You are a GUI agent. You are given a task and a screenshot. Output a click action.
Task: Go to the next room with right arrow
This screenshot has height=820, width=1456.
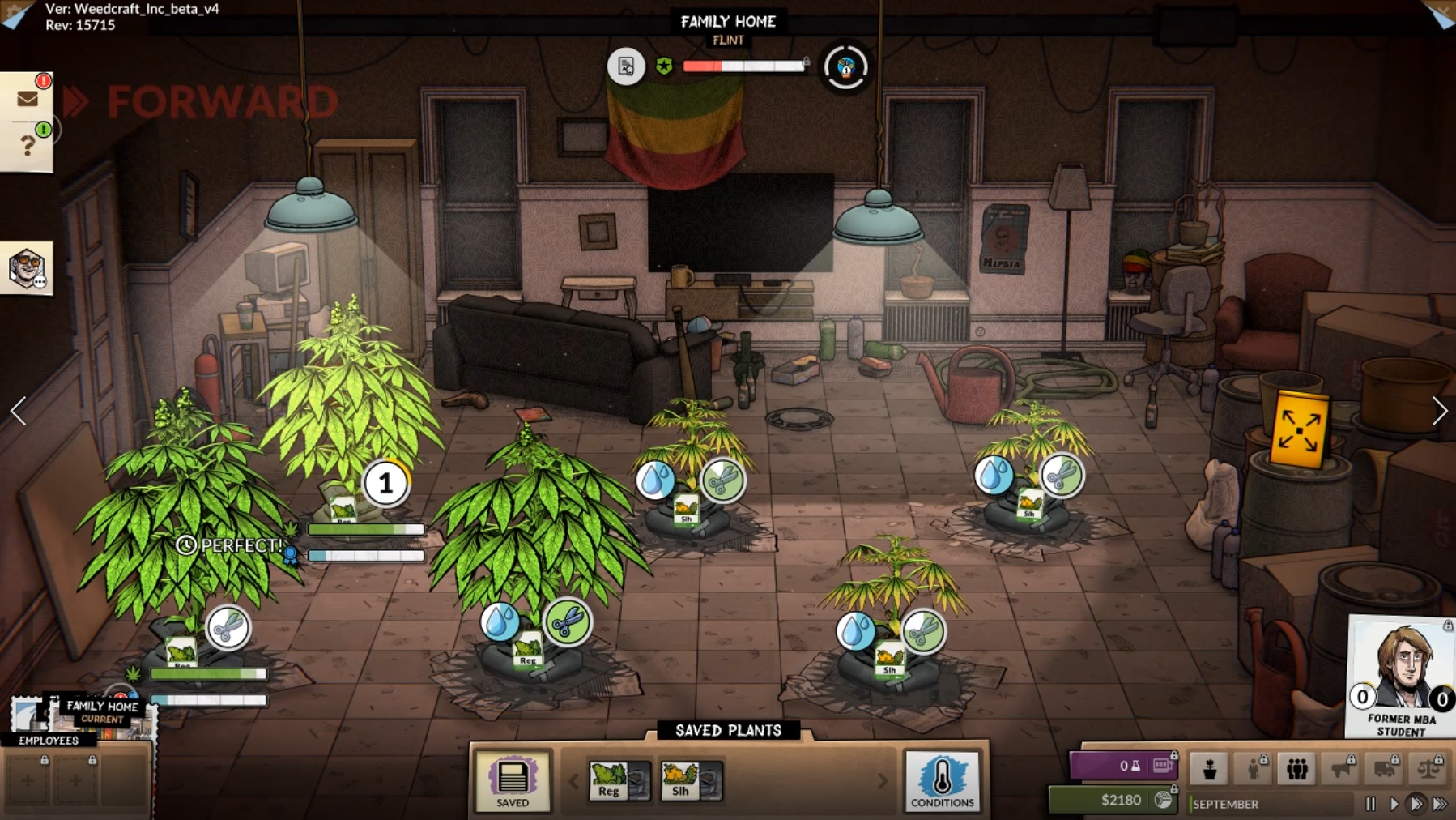(x=1439, y=411)
